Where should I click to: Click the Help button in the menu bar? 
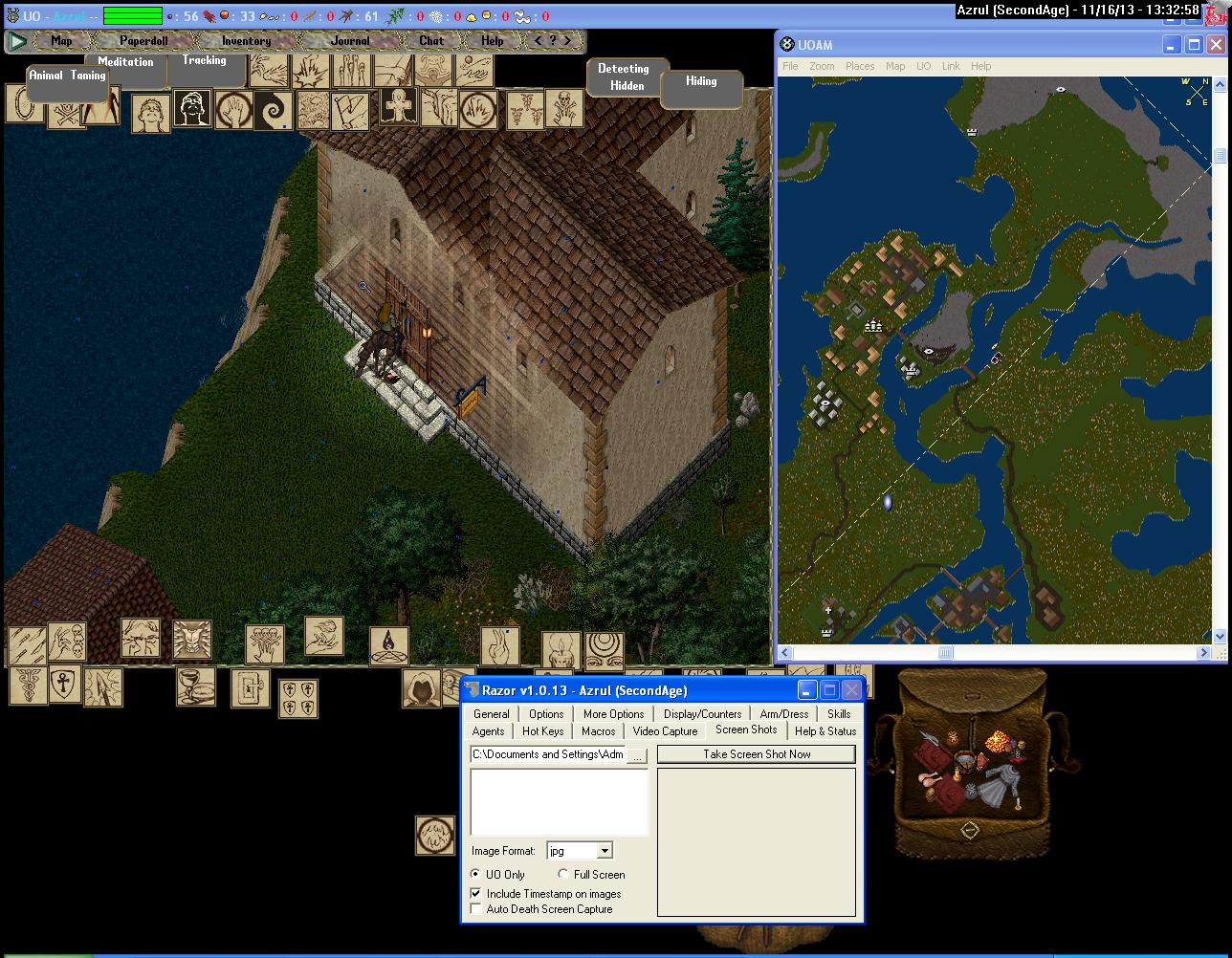point(492,41)
